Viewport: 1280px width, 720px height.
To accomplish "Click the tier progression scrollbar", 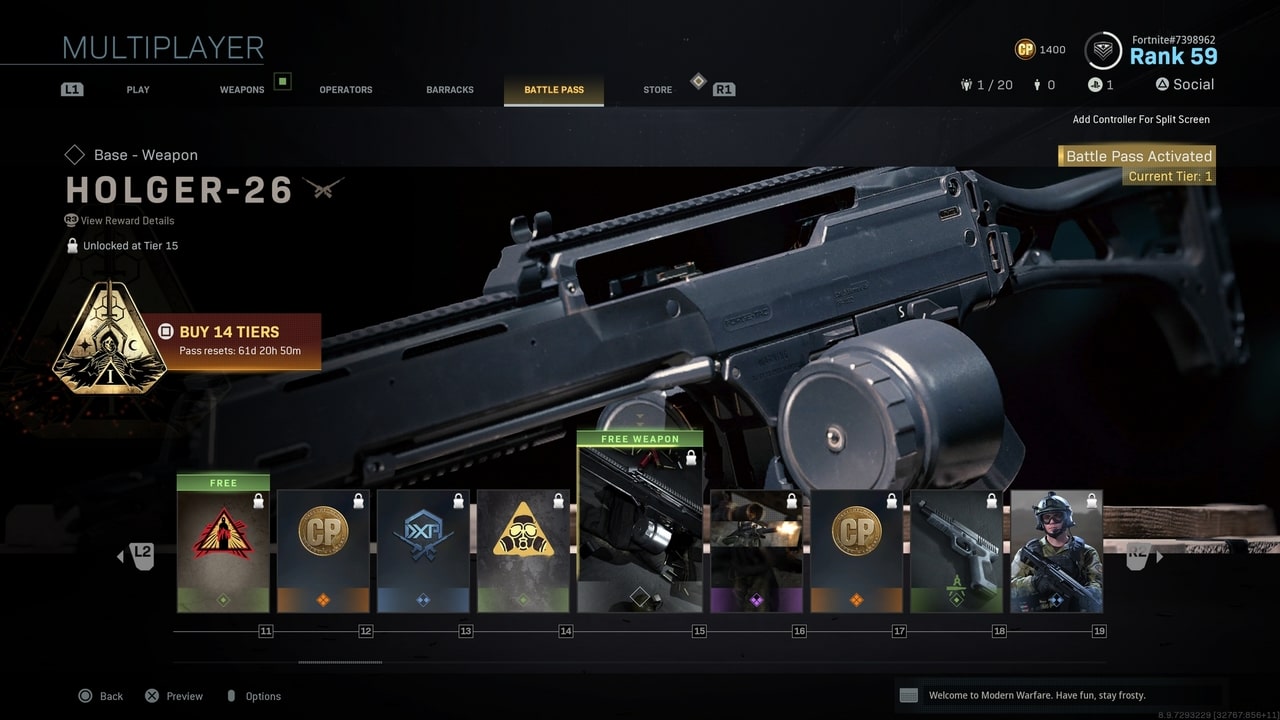I will 340,661.
